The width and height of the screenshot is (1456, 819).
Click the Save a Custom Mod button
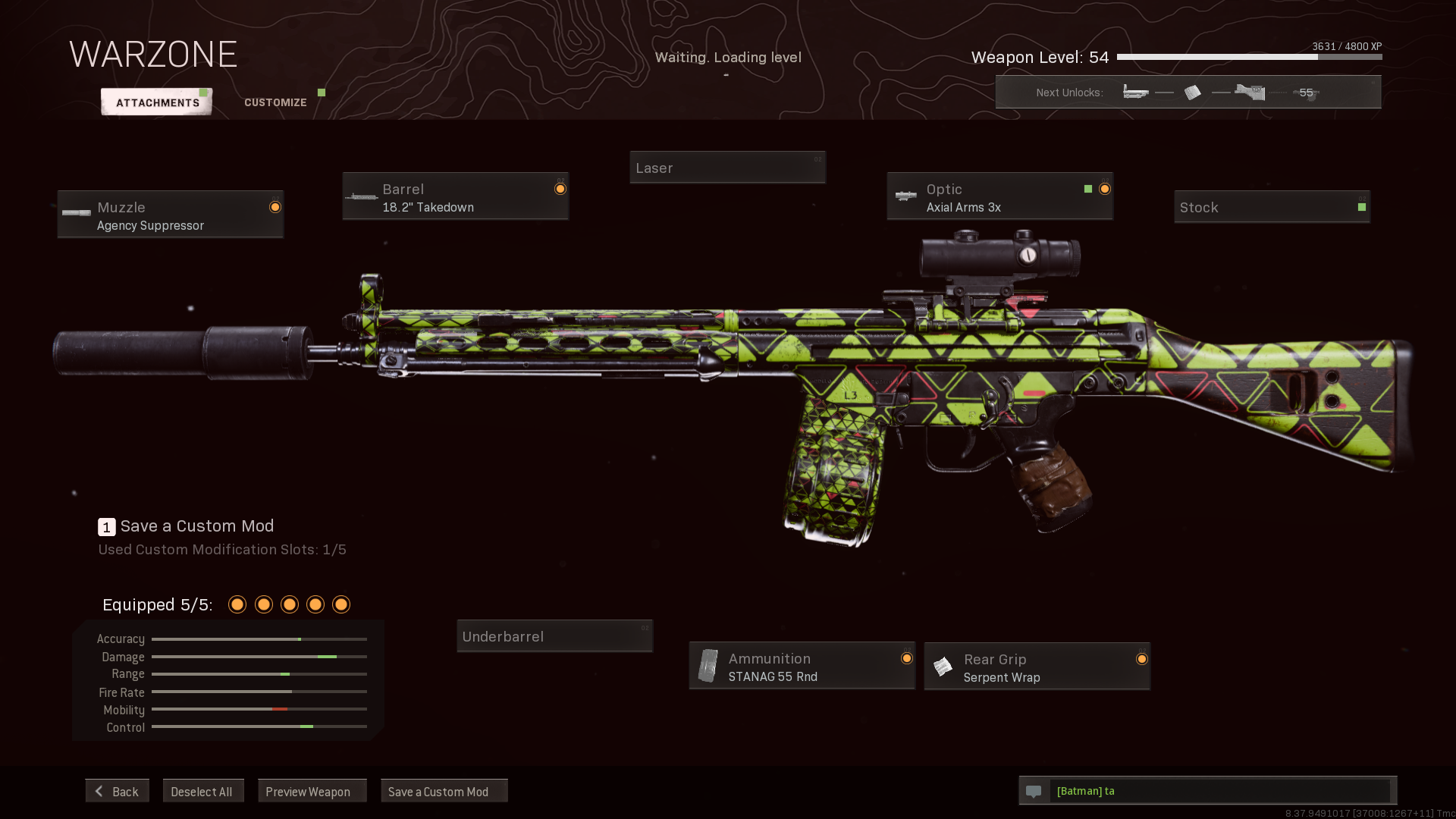click(x=444, y=791)
